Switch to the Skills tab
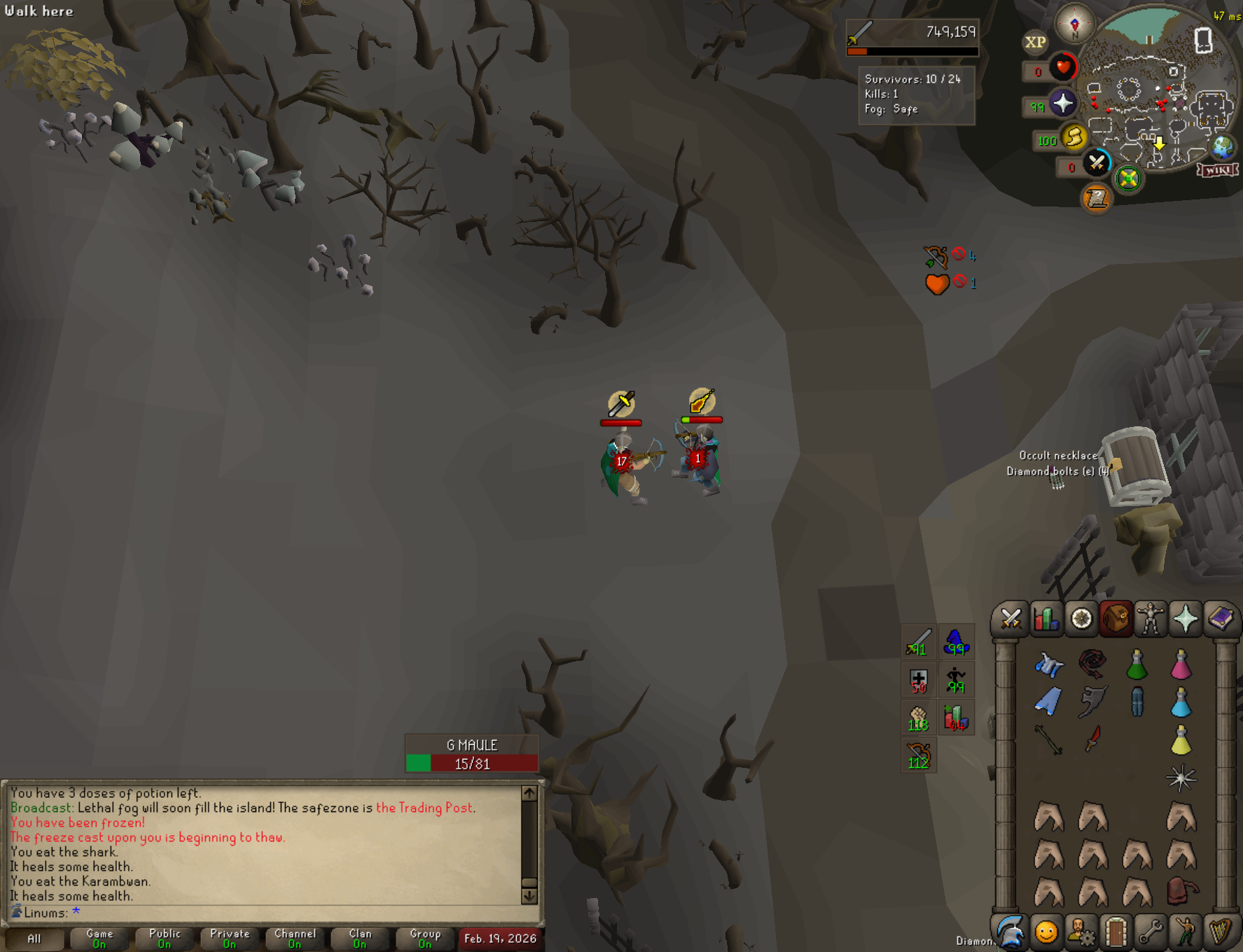 [1046, 619]
